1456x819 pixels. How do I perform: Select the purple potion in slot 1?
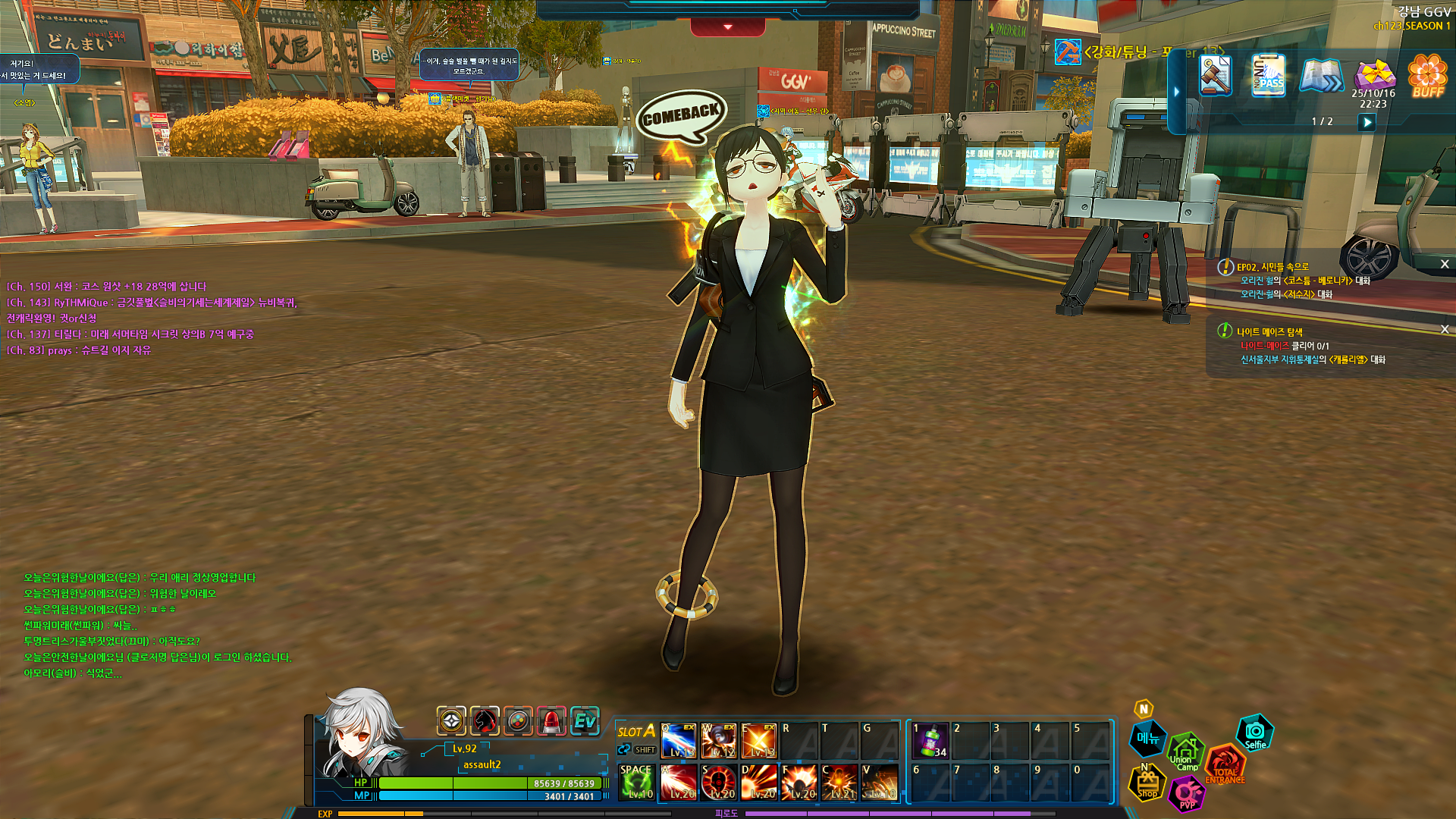click(x=930, y=741)
